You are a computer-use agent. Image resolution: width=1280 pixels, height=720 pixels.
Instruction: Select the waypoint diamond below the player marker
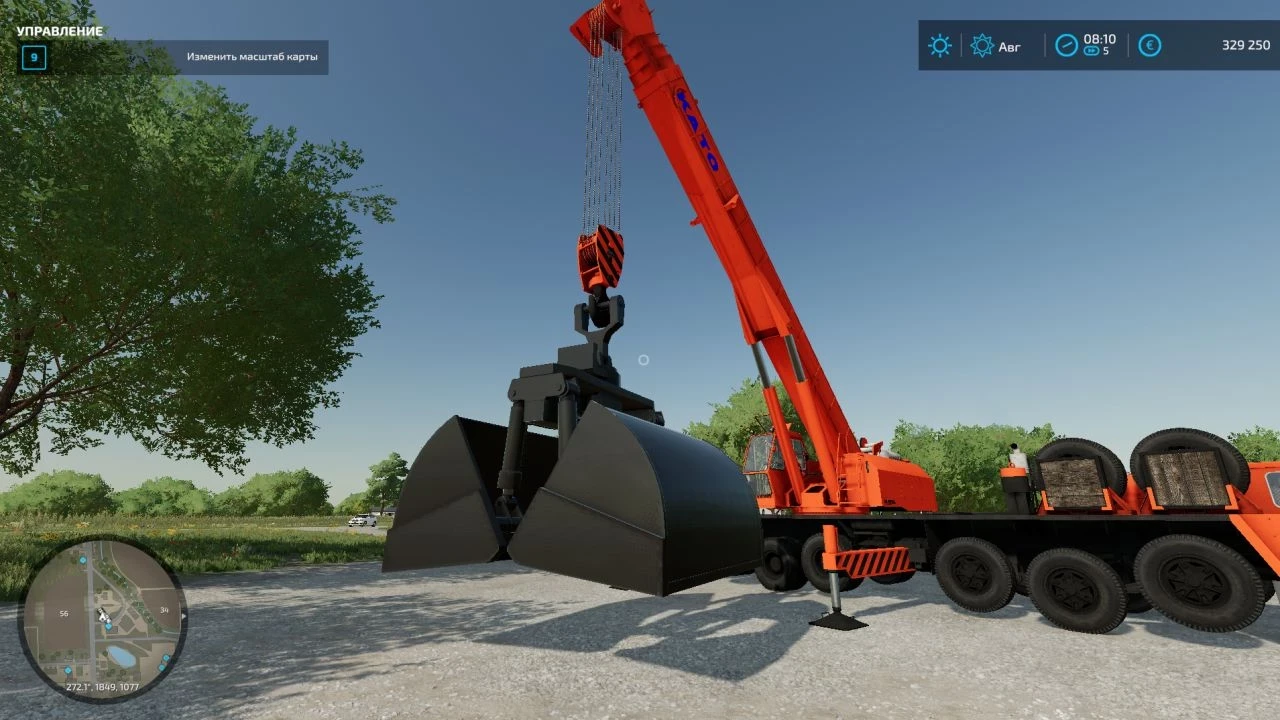(x=108, y=626)
